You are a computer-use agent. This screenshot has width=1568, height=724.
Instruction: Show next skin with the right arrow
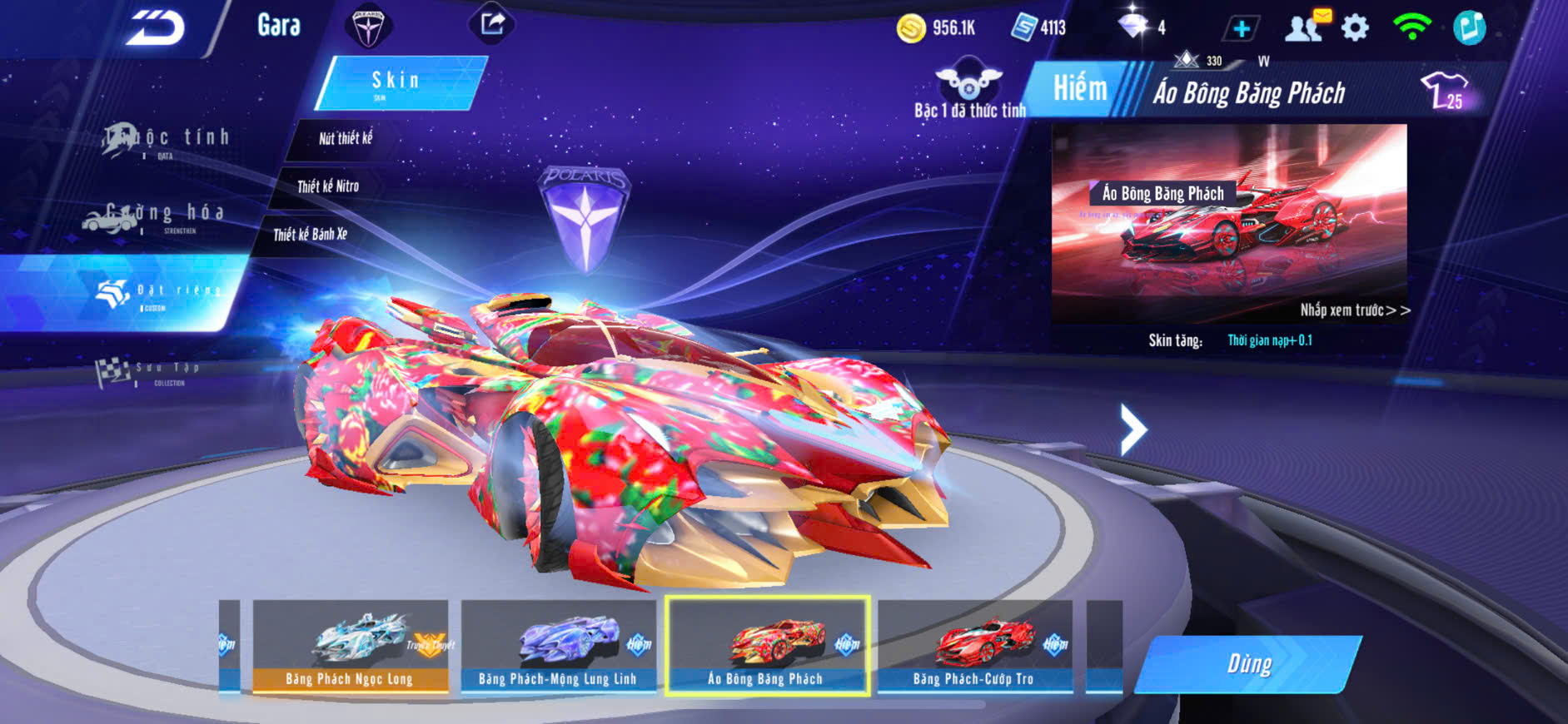pos(1132,429)
